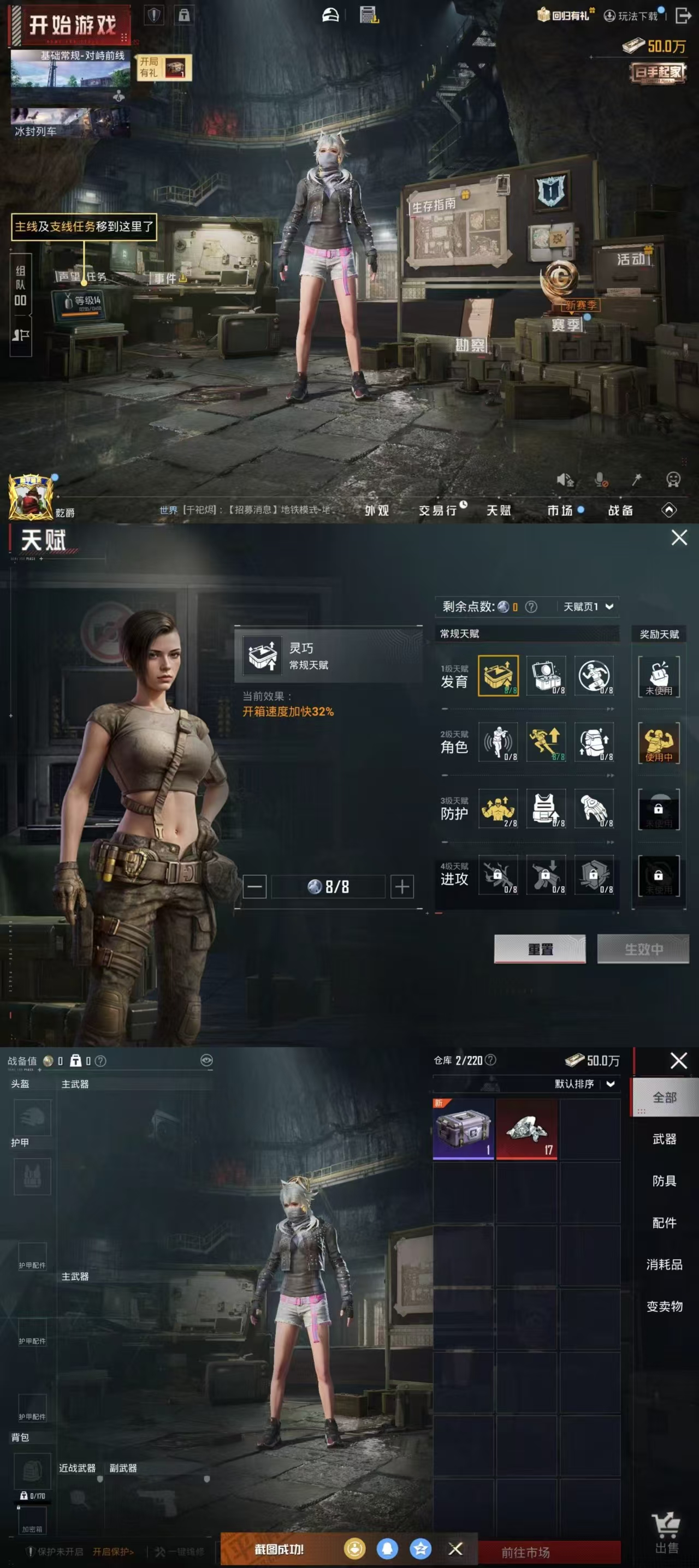Decrease 灵巧 talent points with minus
Viewport: 699px width, 1568px height.
click(x=254, y=886)
